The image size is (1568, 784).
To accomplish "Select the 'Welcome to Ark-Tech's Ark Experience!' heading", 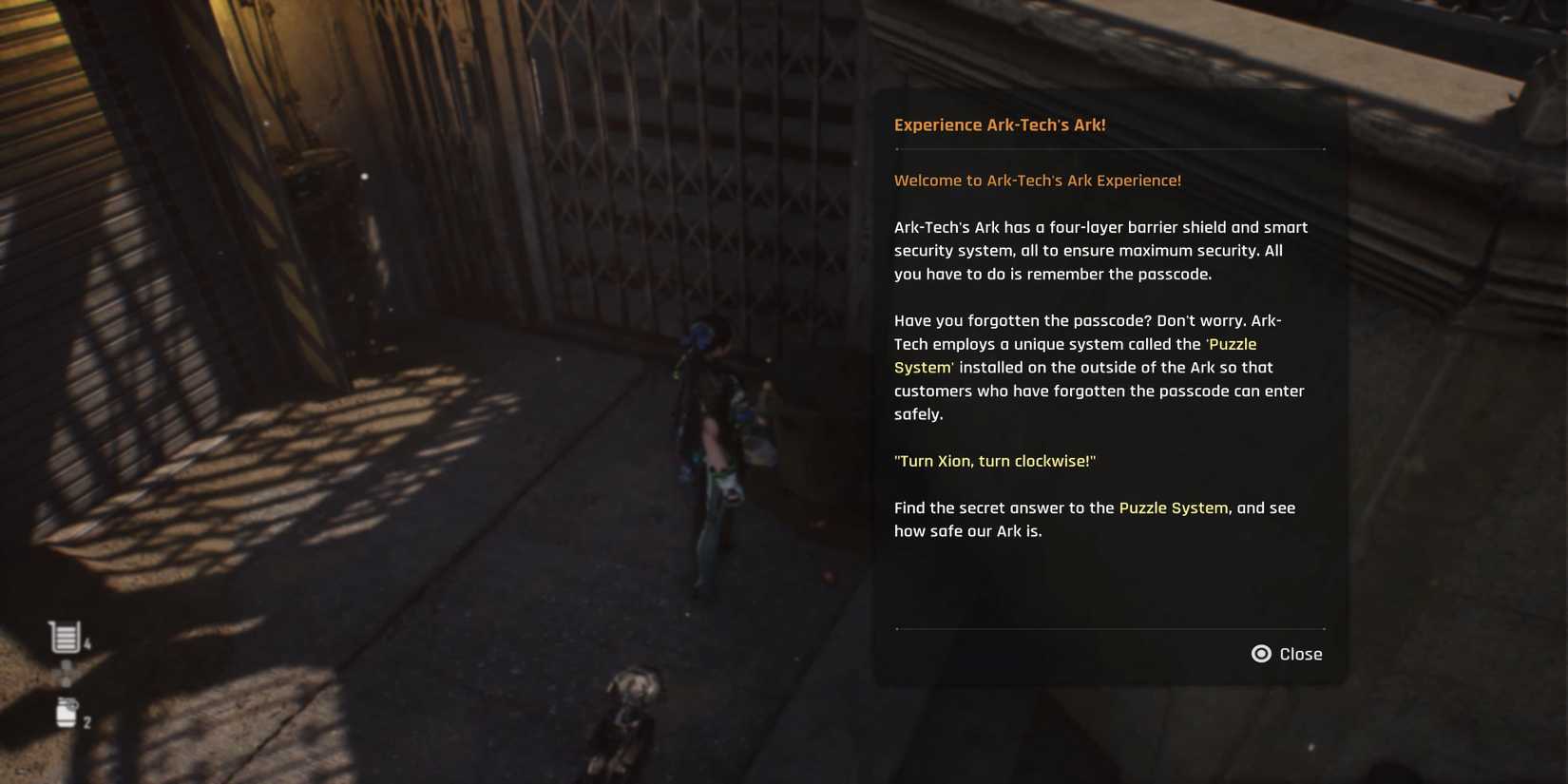I will tap(1038, 180).
